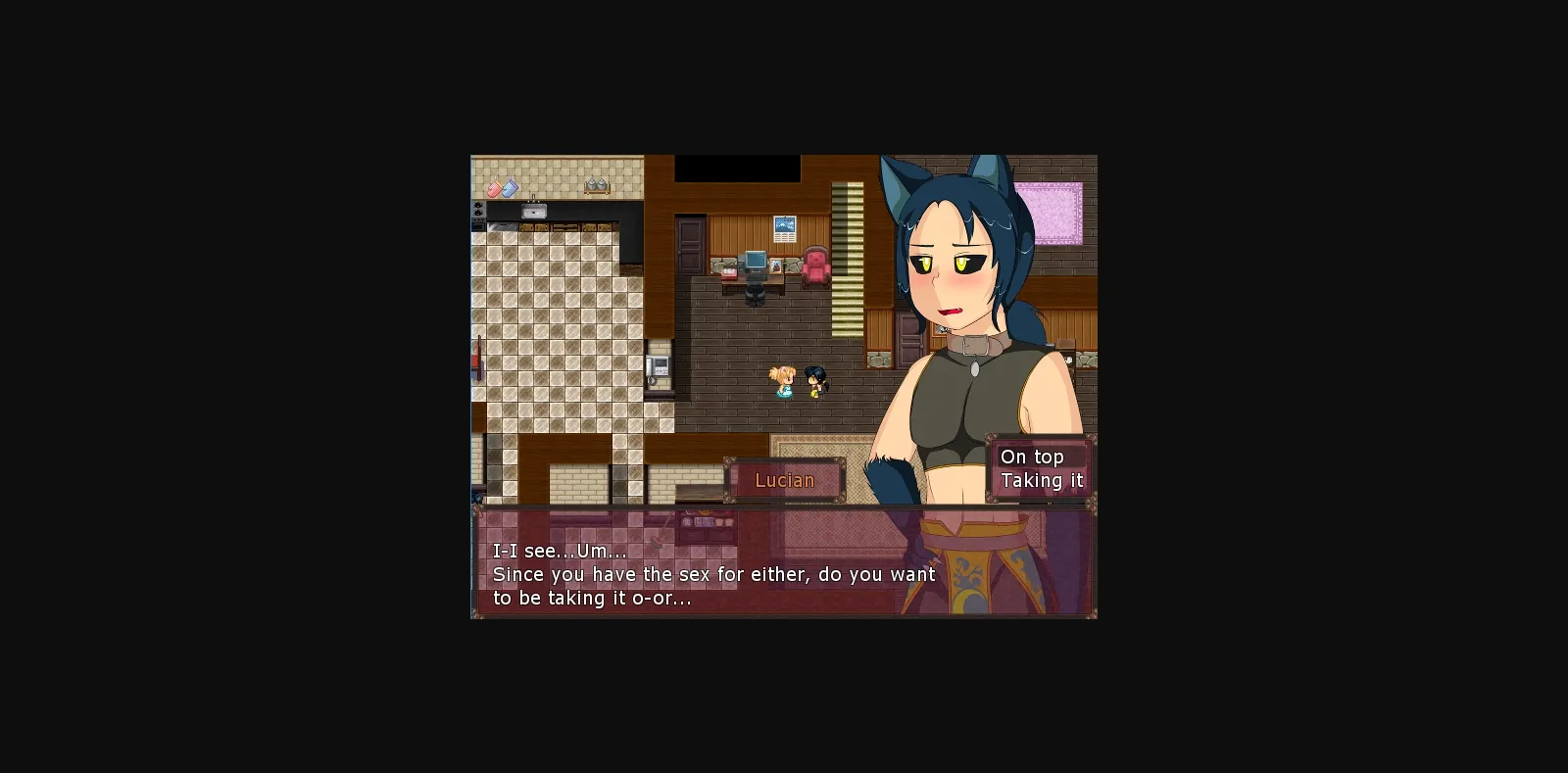The width and height of the screenshot is (1568, 773).
Task: Click the mountain poster on the wall
Action: pos(783,228)
